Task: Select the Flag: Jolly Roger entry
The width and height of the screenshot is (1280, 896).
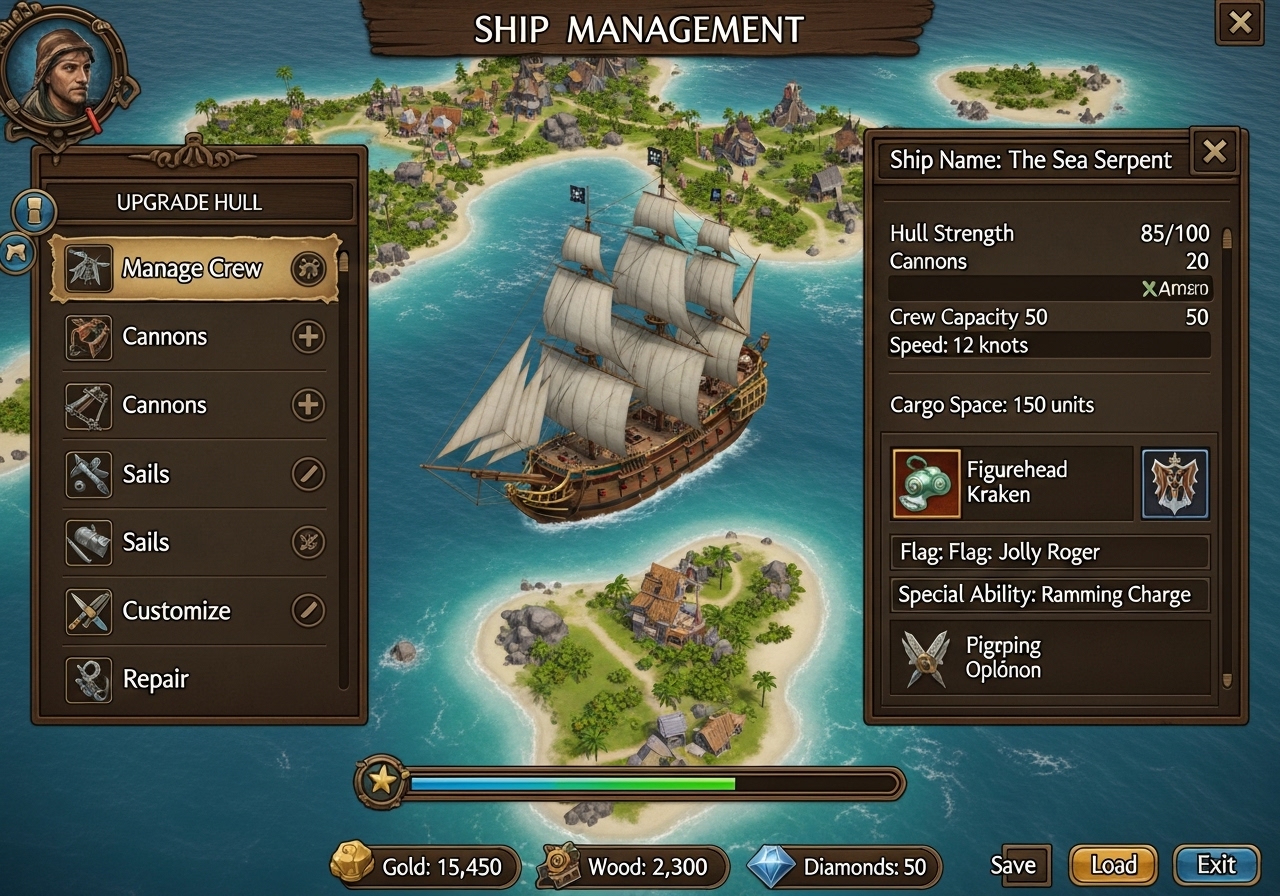Action: [x=1049, y=552]
